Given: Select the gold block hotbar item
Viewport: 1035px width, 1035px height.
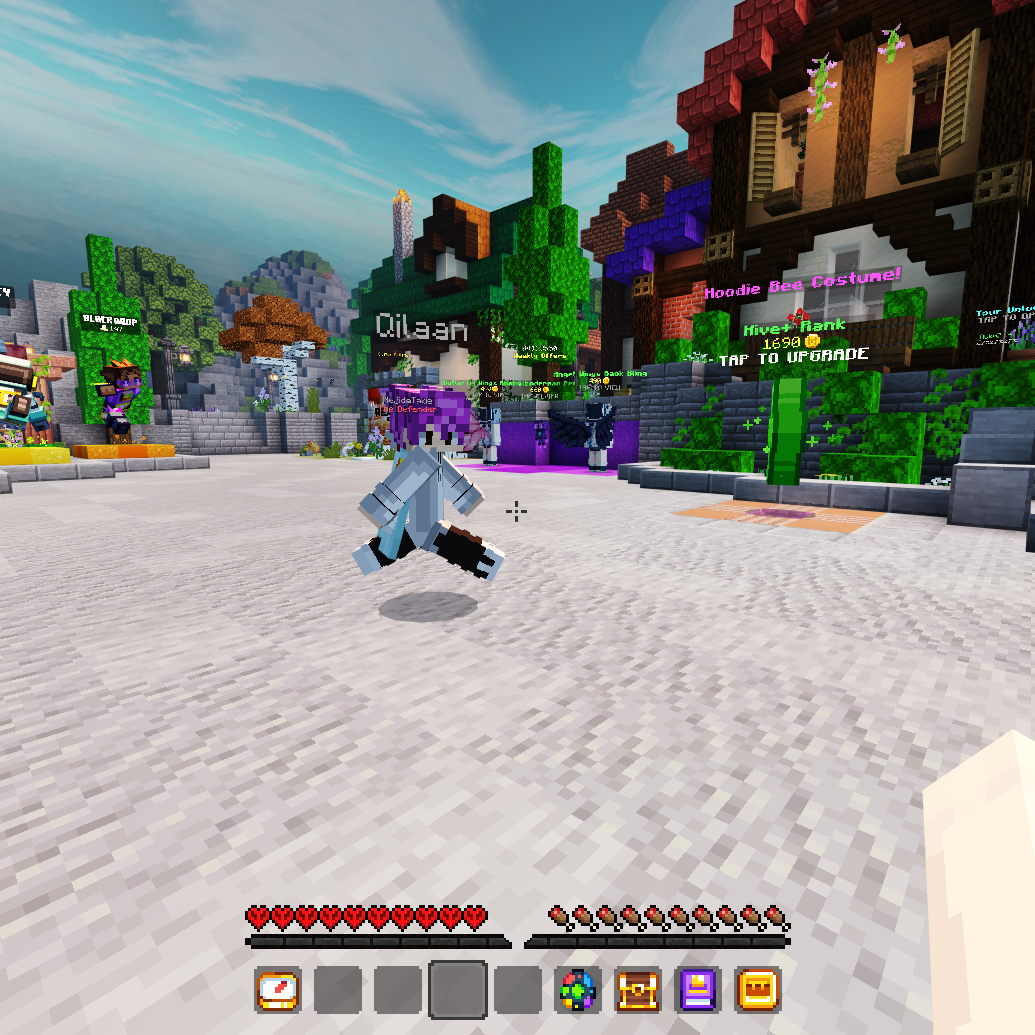Looking at the screenshot, I should (x=758, y=990).
